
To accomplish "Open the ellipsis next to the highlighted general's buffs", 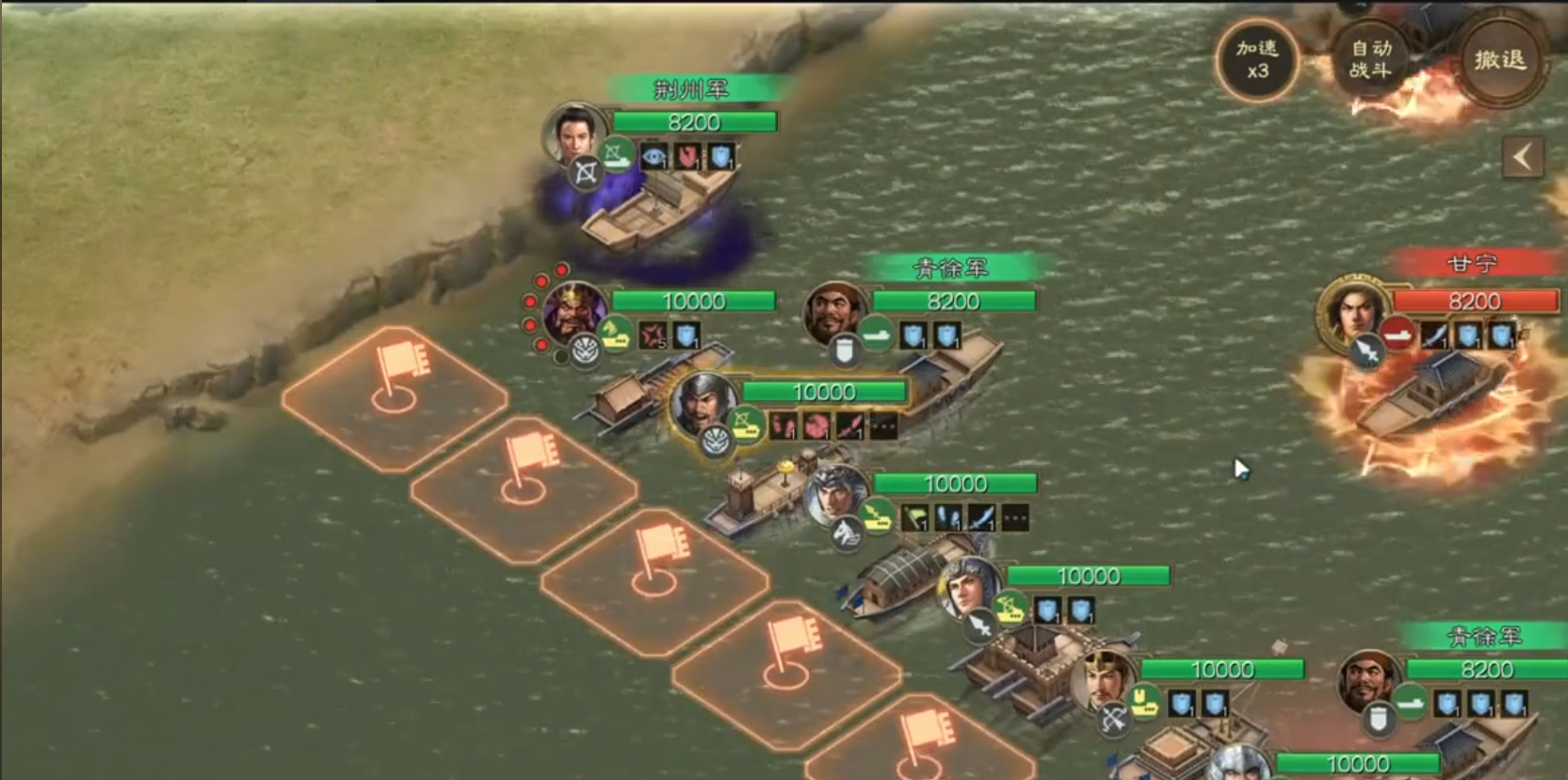I will click(883, 427).
